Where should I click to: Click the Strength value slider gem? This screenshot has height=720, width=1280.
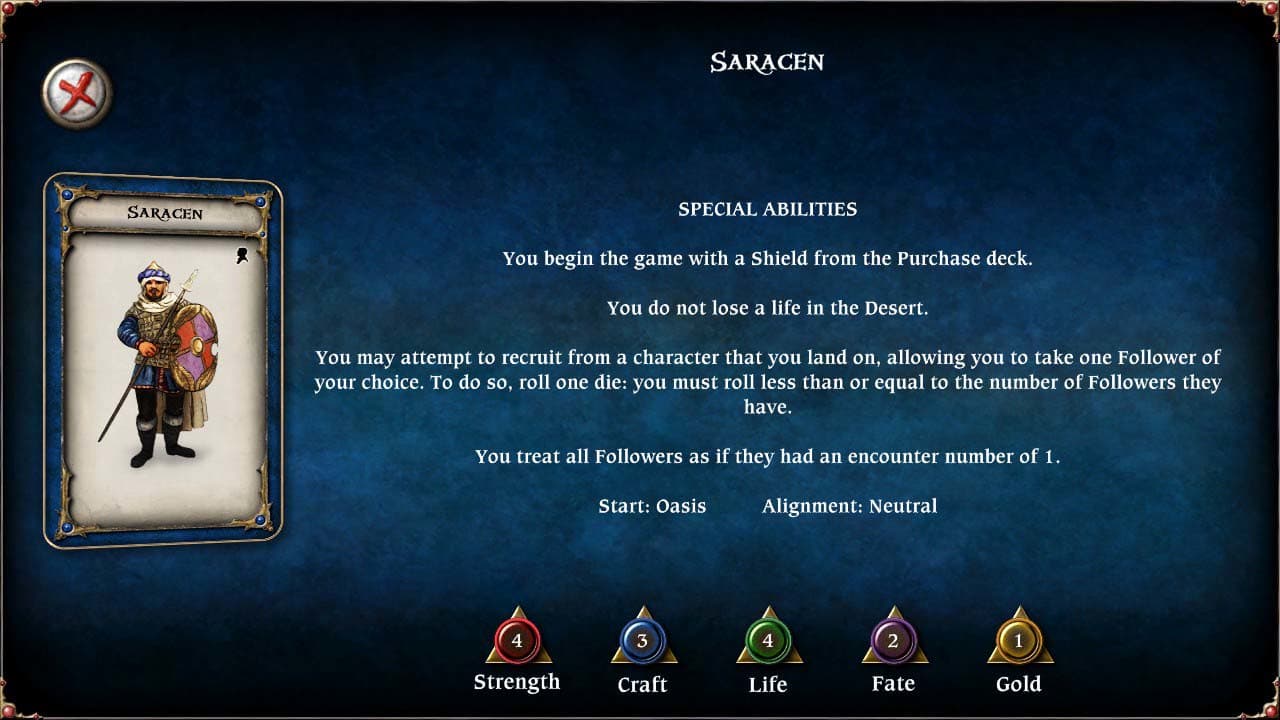pos(518,642)
